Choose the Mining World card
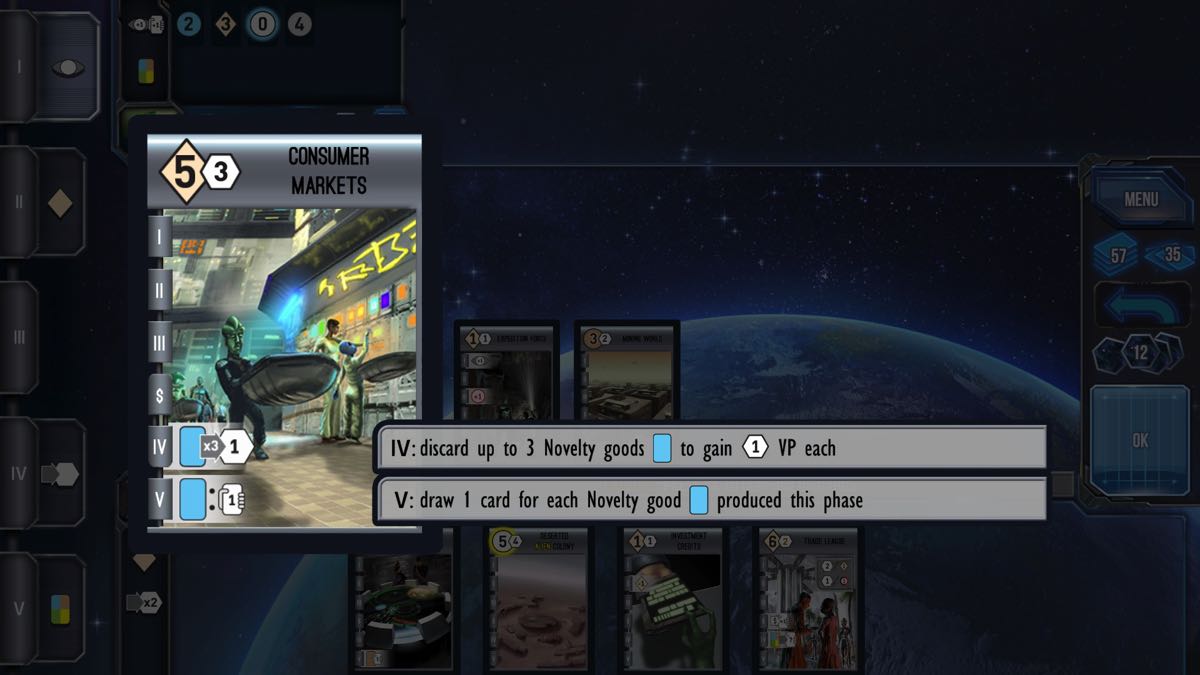 627,370
